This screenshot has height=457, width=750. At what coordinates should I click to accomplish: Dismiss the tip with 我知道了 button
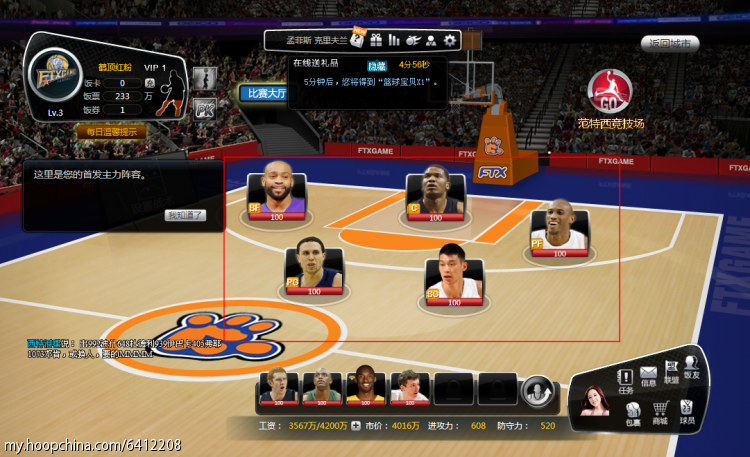pyautogui.click(x=185, y=215)
